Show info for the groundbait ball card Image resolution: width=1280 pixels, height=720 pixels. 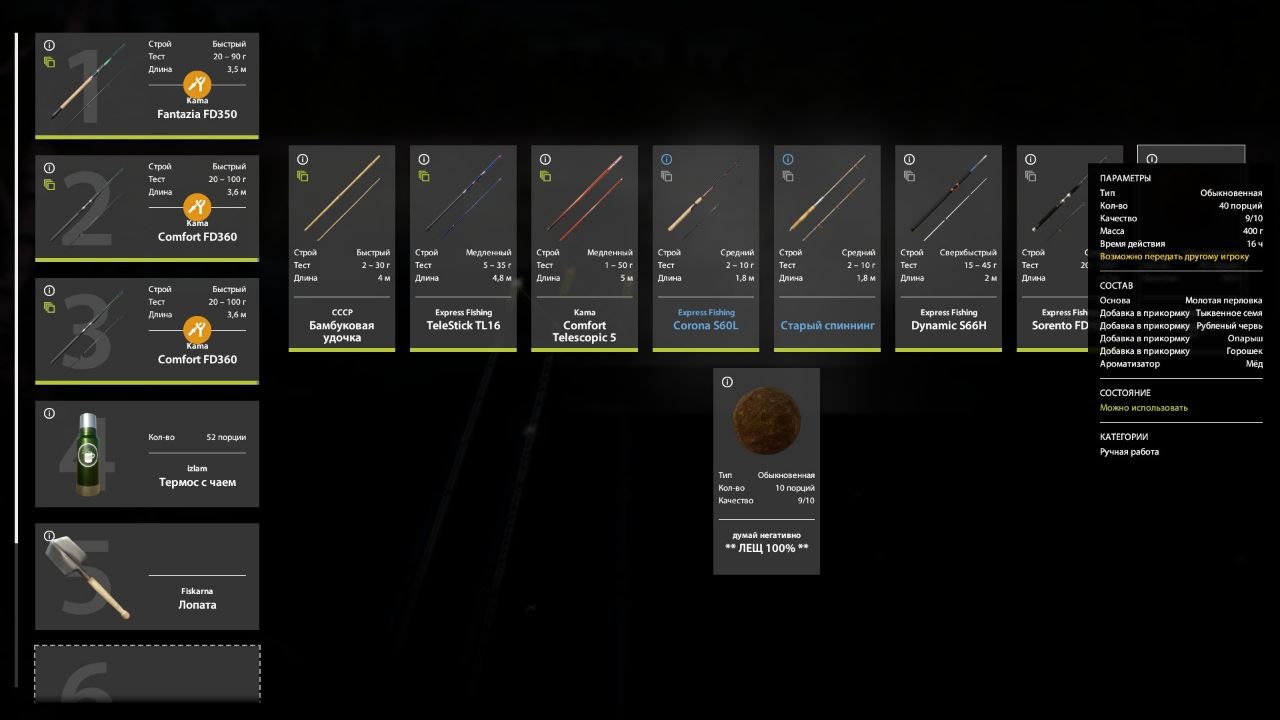(x=727, y=382)
